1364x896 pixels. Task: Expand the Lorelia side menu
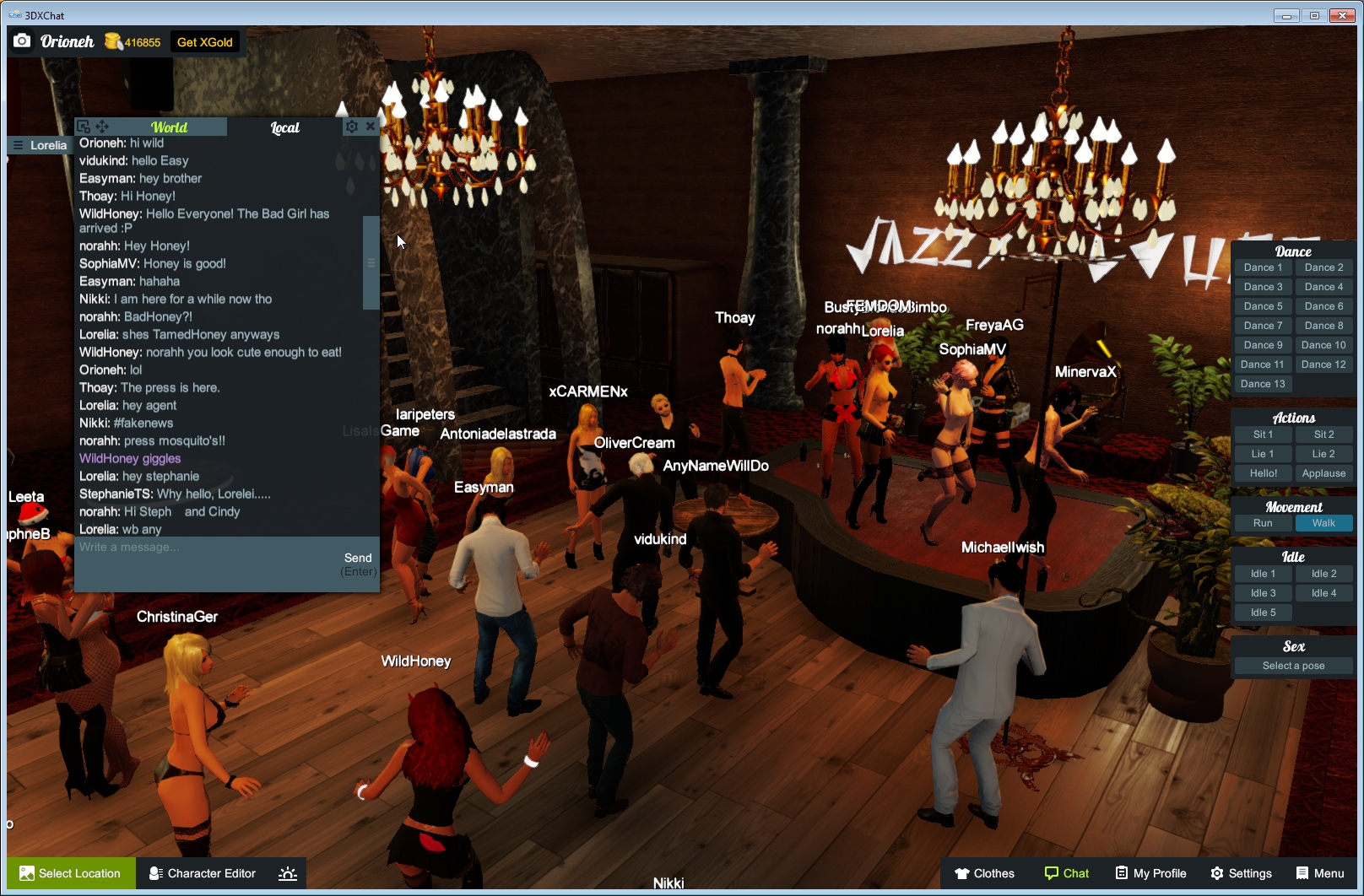17,144
